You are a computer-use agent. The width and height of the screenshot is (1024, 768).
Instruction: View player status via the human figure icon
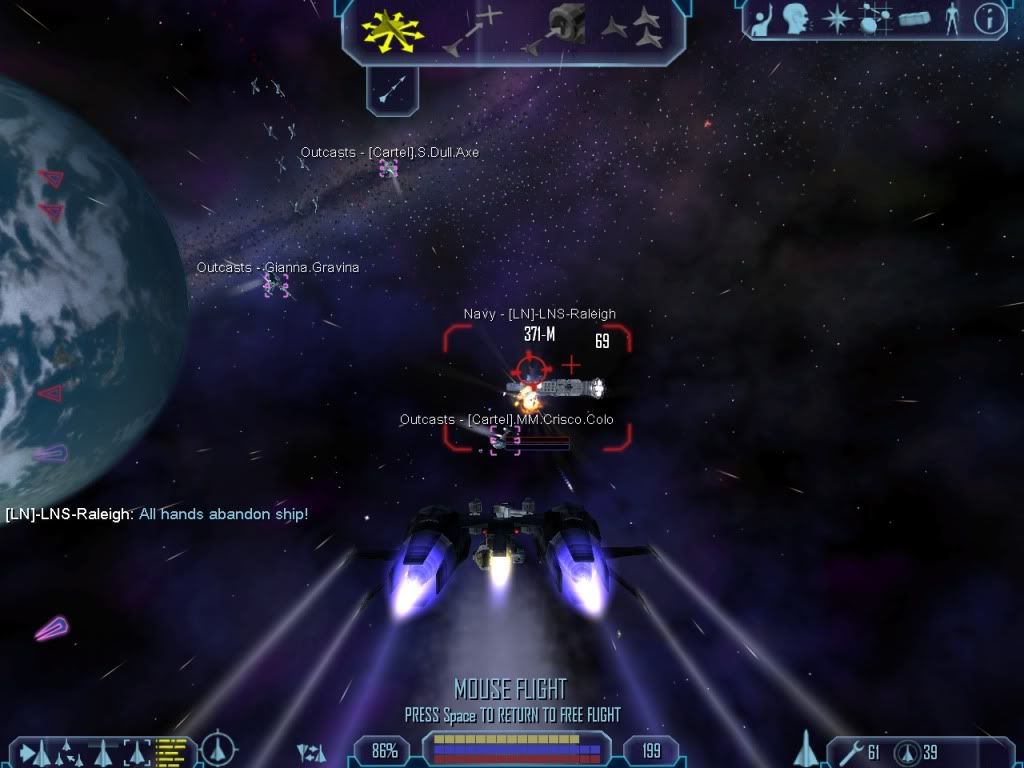click(x=952, y=18)
